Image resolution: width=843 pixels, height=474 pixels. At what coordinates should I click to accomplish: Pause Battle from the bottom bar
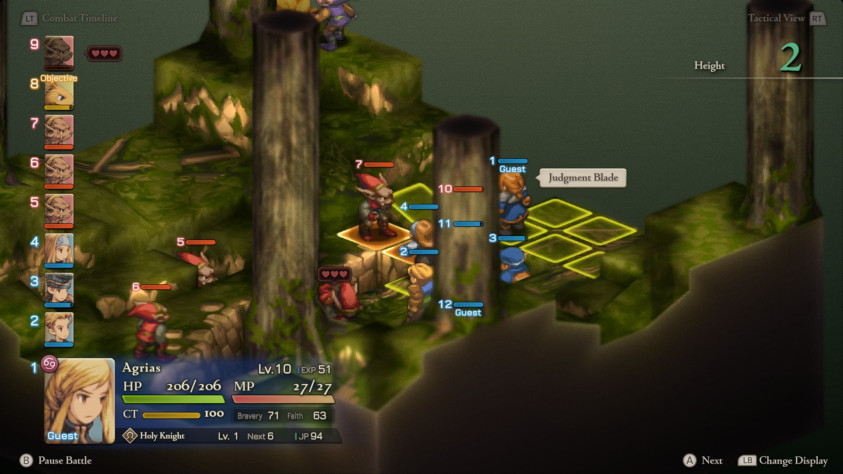point(64,460)
